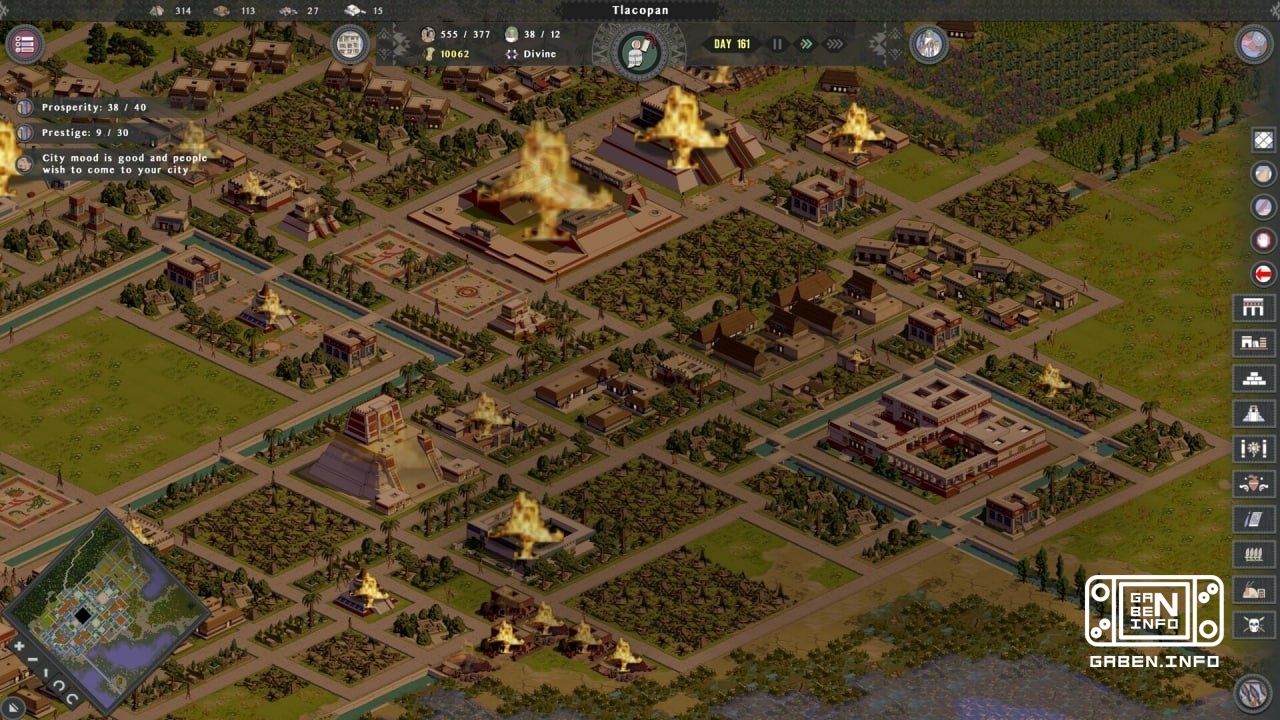Select the skull demolish tool
Viewport: 1280px width, 720px height.
[1254, 623]
